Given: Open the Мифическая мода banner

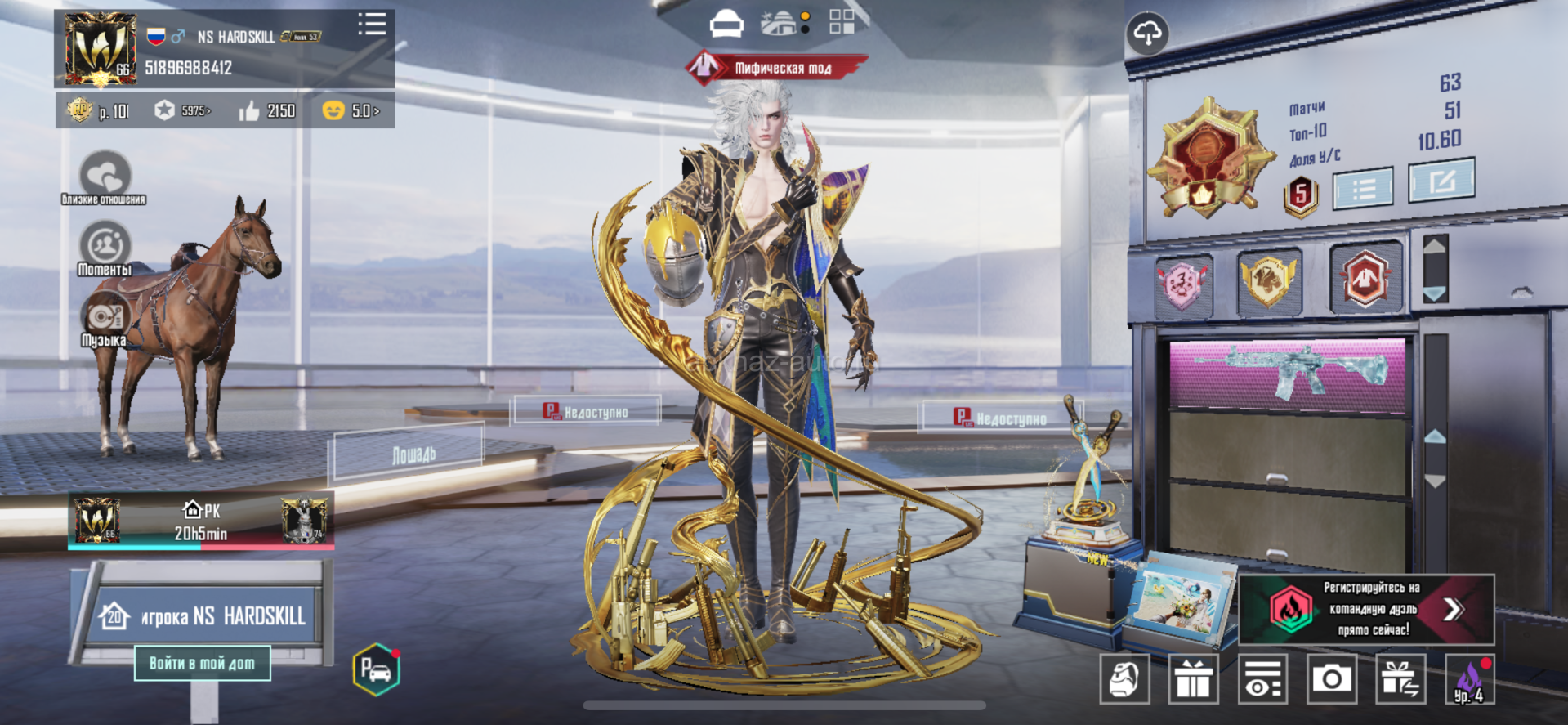Looking at the screenshot, I should coord(776,68).
